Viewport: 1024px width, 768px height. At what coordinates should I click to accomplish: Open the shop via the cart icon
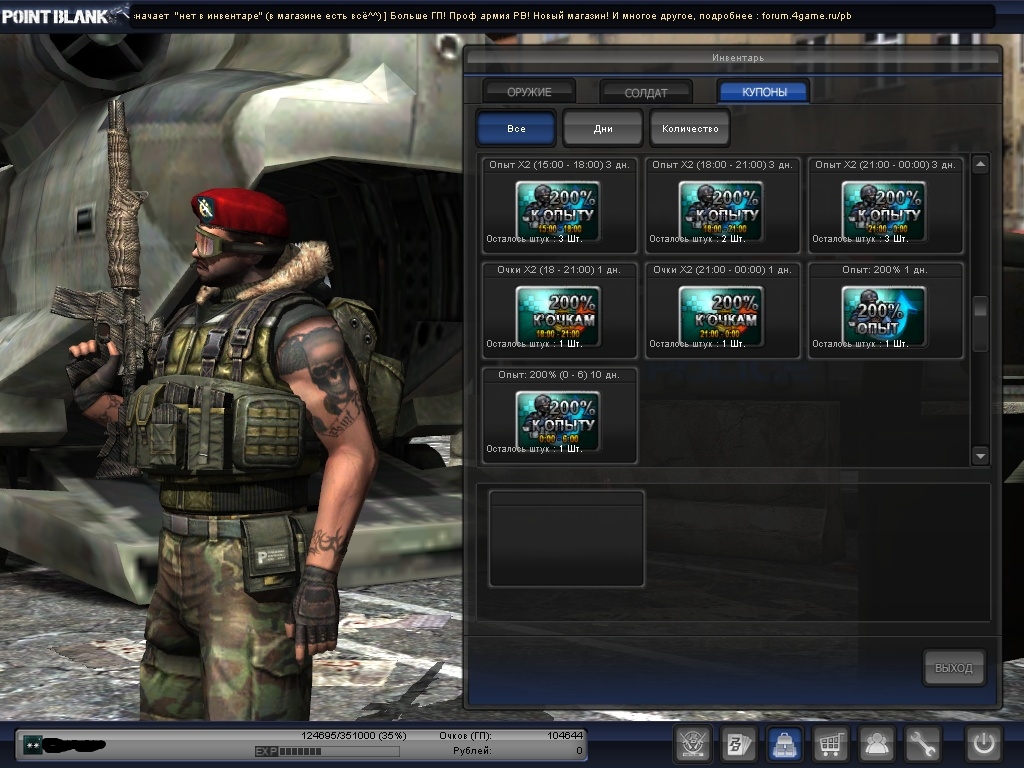[832, 744]
